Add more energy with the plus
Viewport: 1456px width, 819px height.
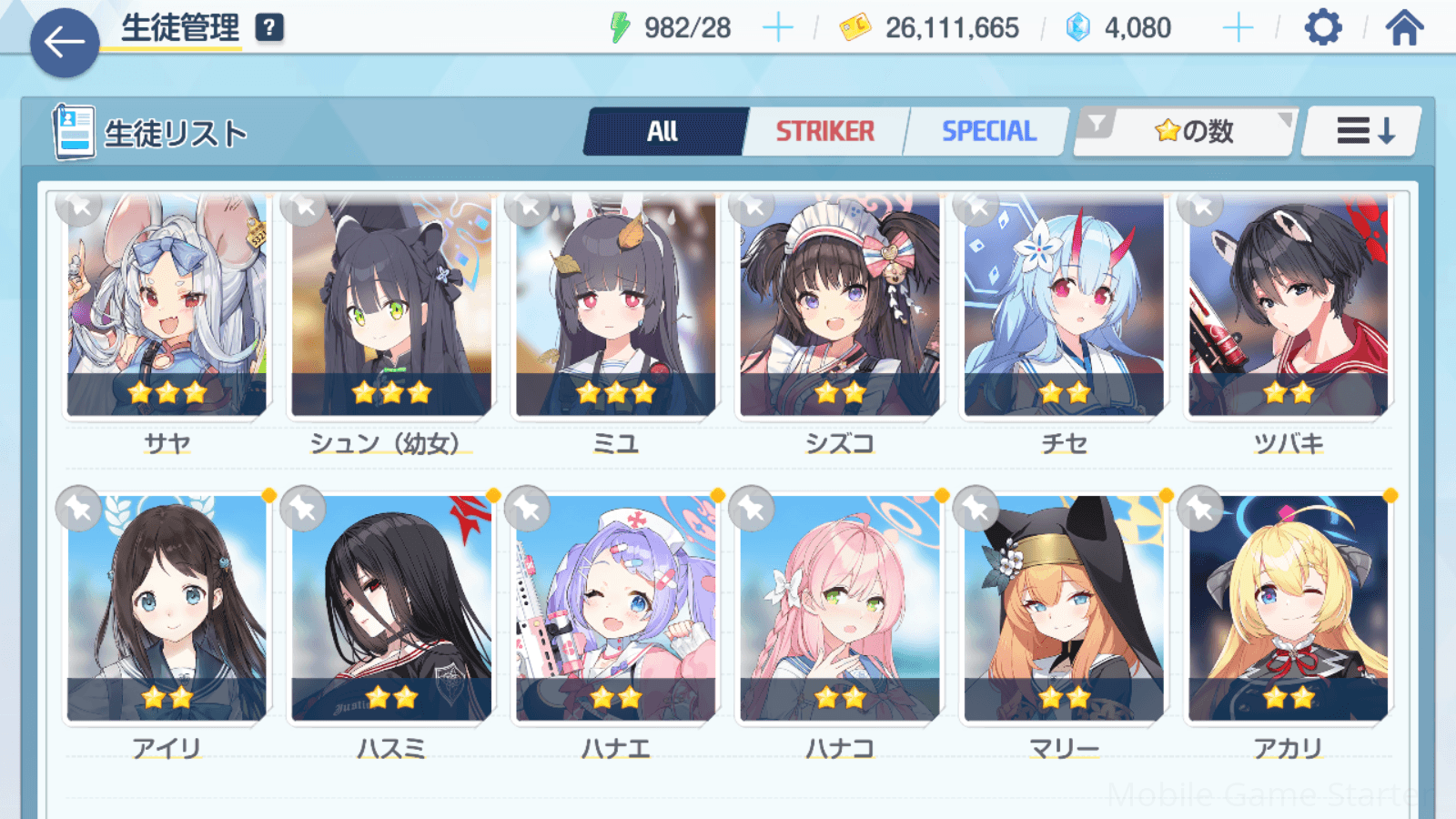pyautogui.click(x=777, y=28)
